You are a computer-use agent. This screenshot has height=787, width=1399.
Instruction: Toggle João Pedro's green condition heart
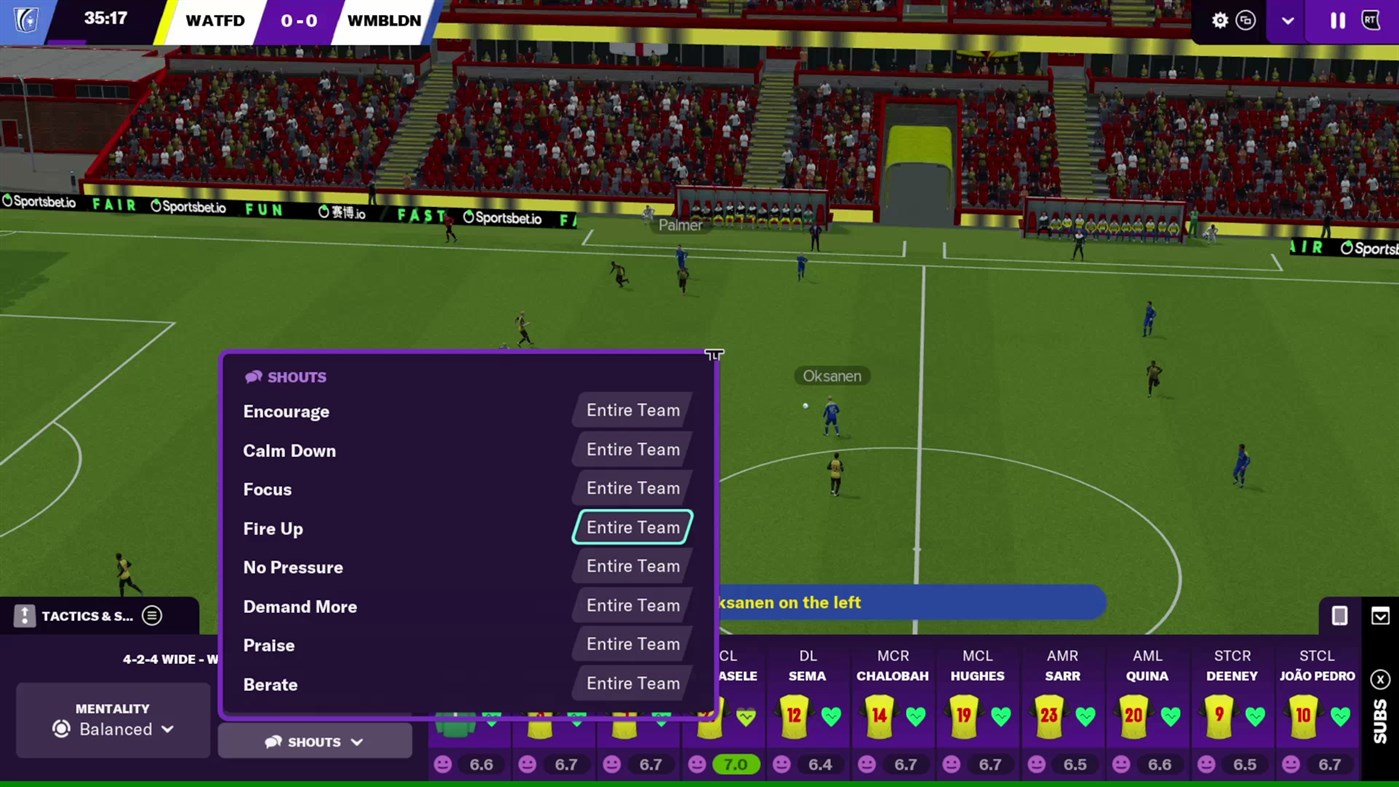pyautogui.click(x=1340, y=716)
